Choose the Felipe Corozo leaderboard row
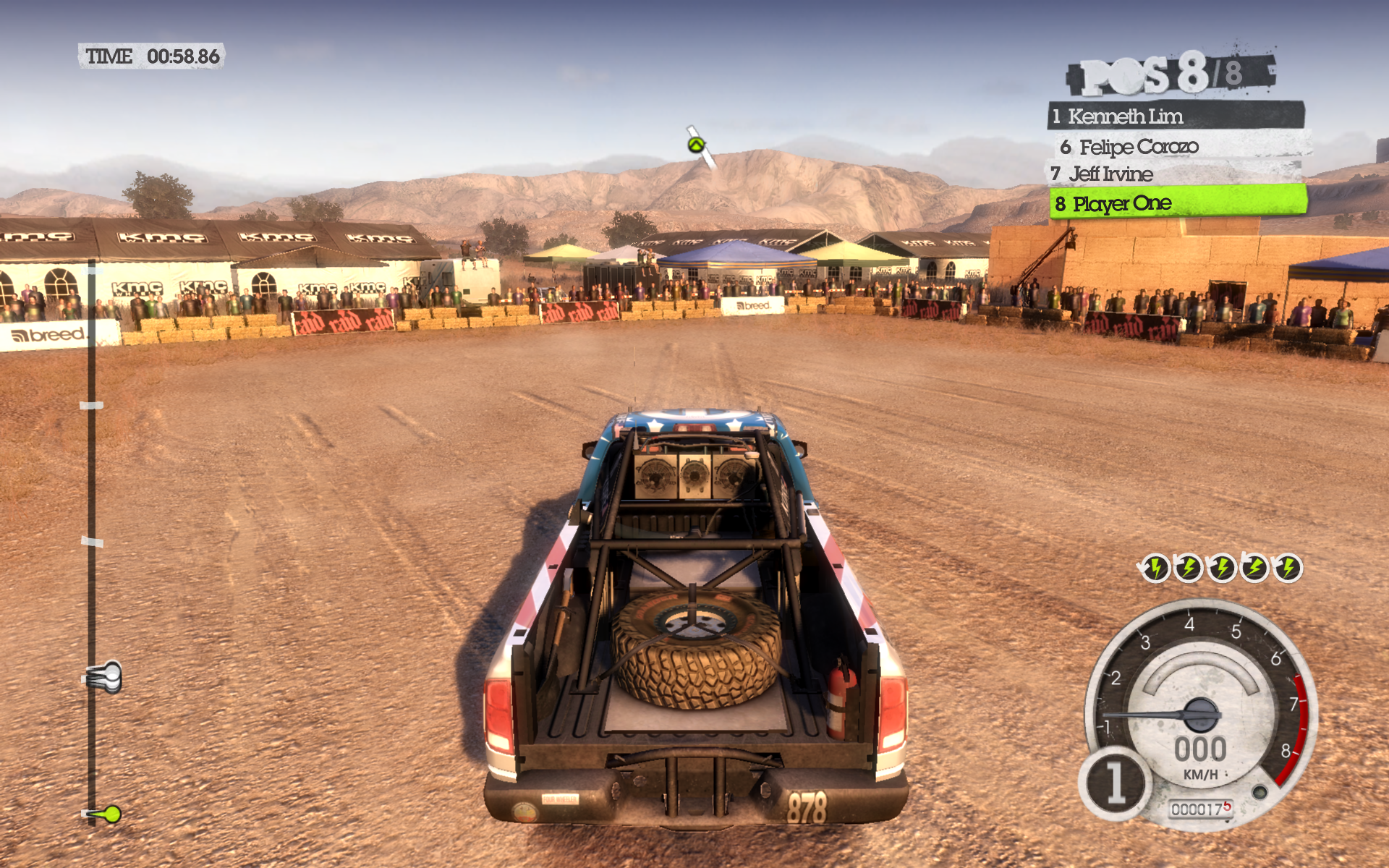This screenshot has height=868, width=1389. [1181, 147]
